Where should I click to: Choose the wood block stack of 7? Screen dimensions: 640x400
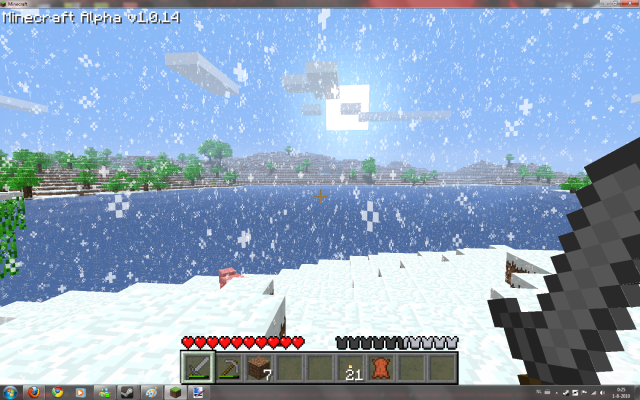point(260,367)
